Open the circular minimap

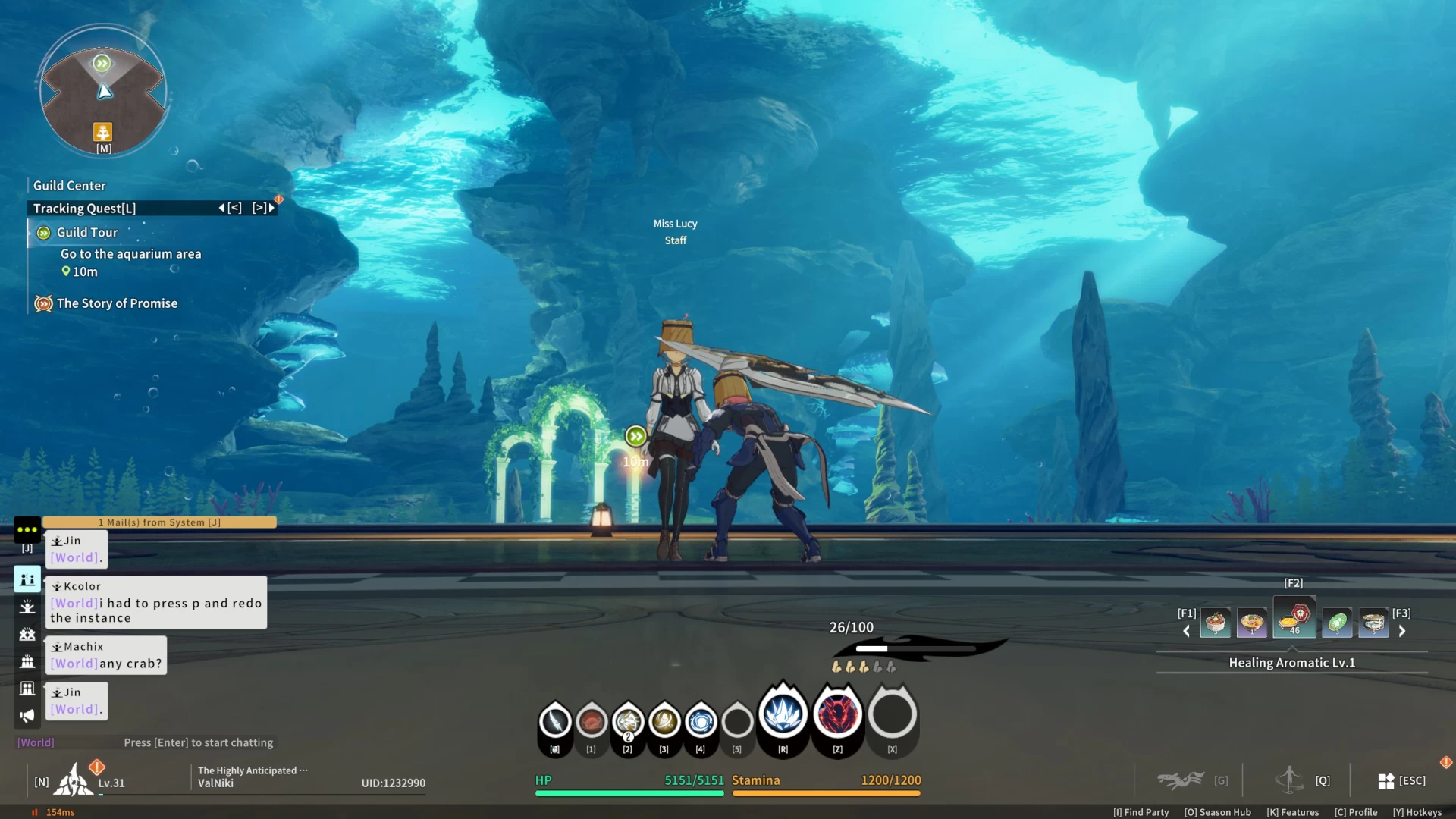pyautogui.click(x=103, y=92)
